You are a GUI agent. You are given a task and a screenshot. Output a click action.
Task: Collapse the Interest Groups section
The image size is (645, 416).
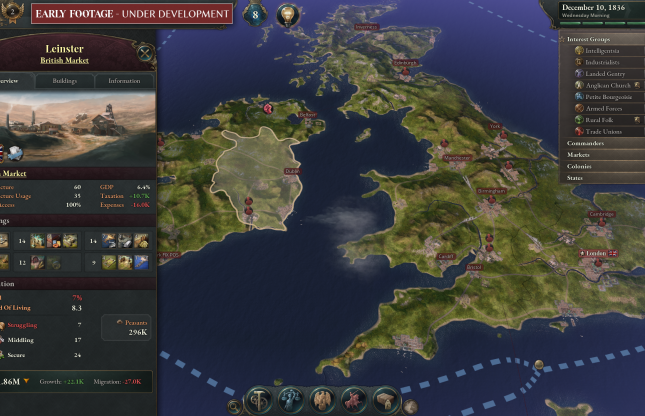coord(589,38)
